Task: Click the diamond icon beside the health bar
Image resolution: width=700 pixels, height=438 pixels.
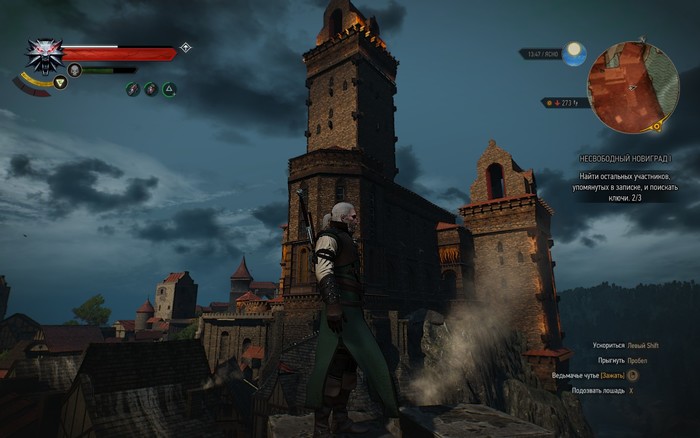Action: (x=185, y=47)
